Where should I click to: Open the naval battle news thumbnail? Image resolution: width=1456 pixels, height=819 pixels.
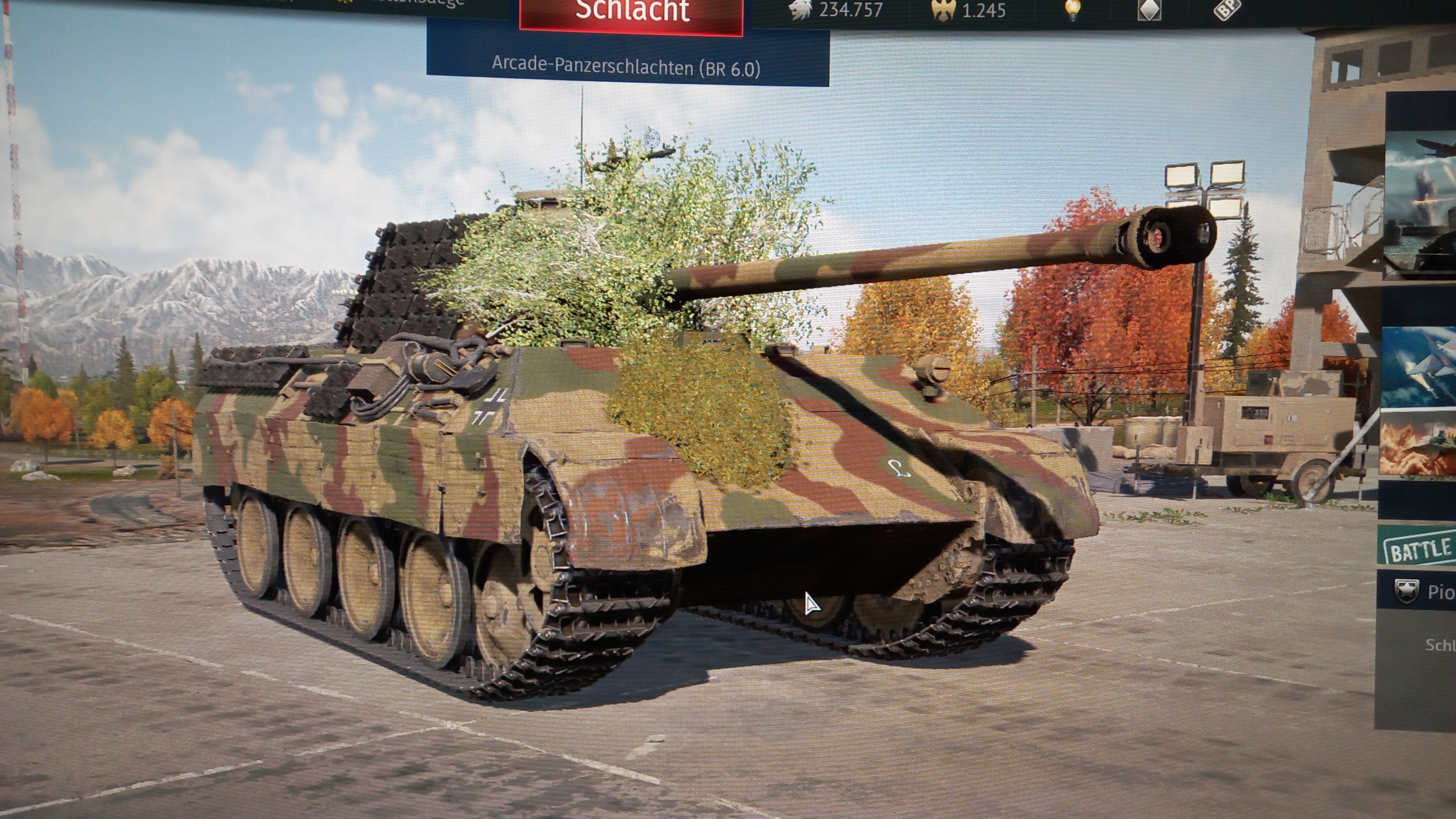[x=1420, y=204]
